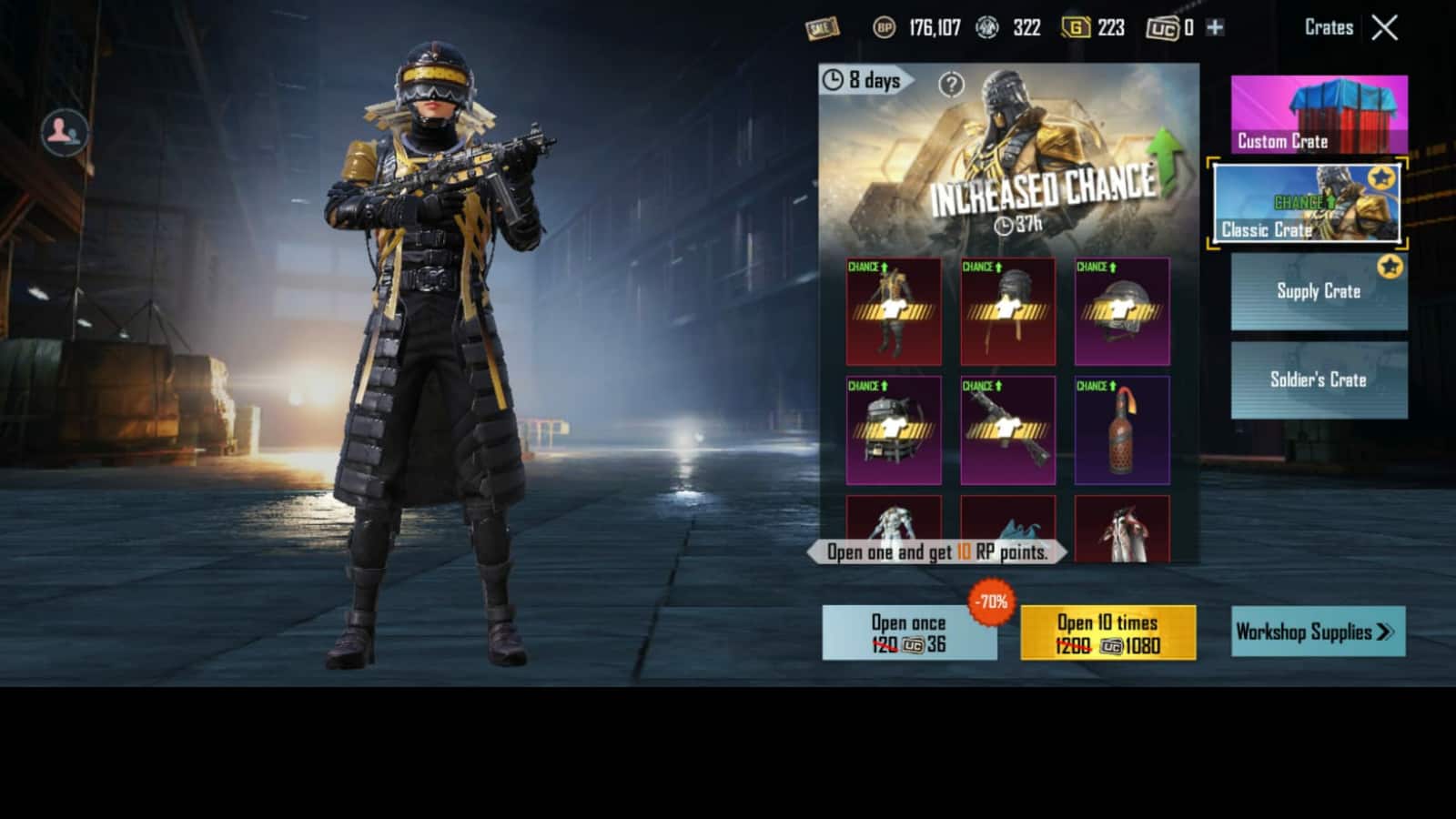Show crate help via question mark icon
The width and height of the screenshot is (1456, 819).
pos(951,85)
